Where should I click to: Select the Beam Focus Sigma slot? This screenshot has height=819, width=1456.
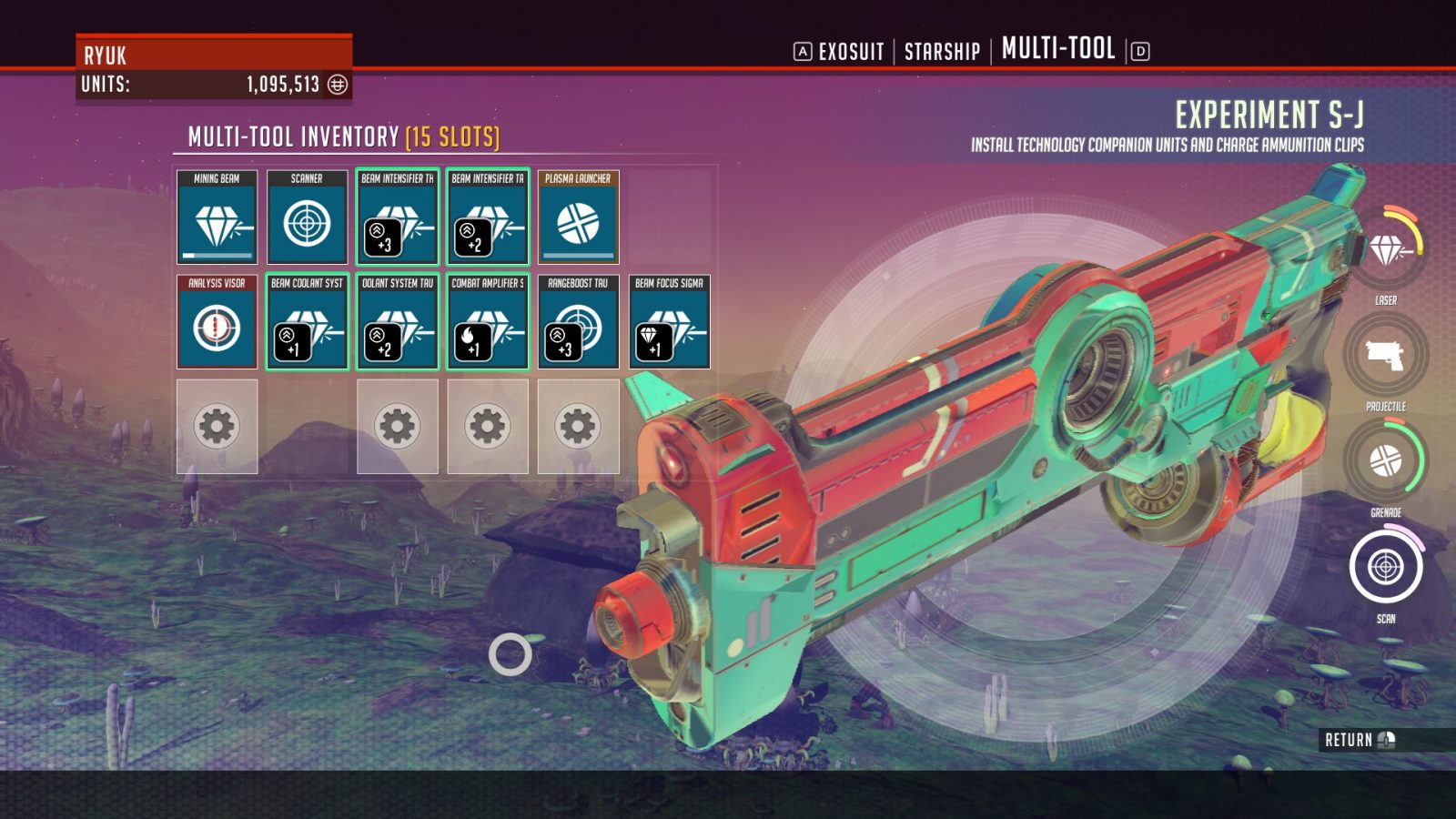(669, 322)
